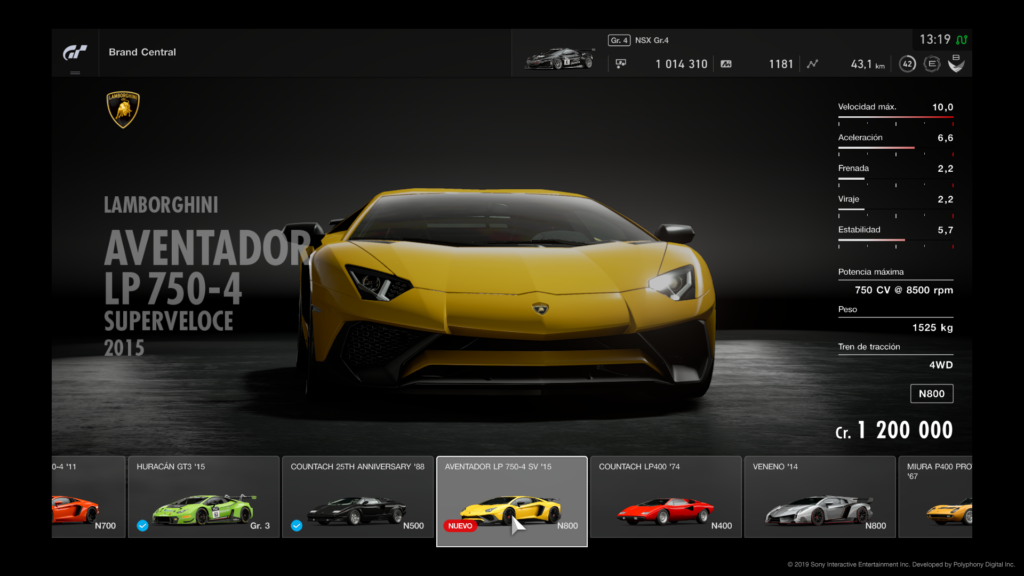
Task: Click the Gran Turismo logo button
Action: tap(75, 52)
